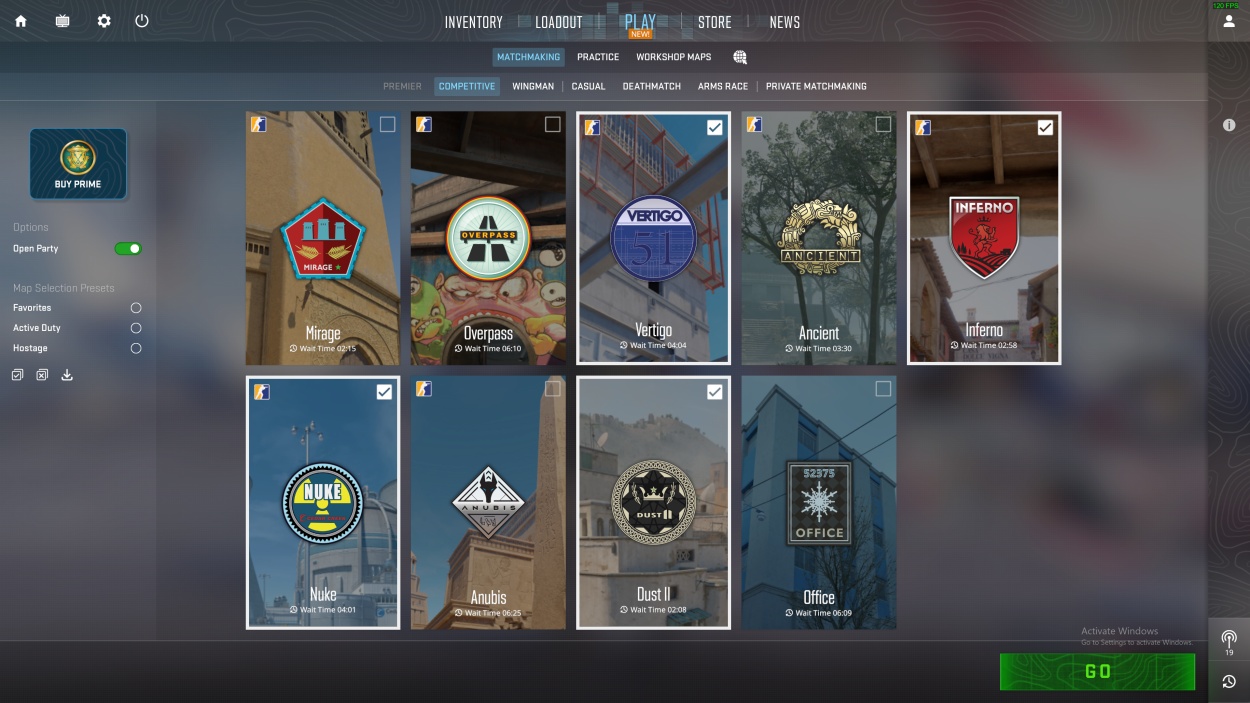Viewport: 1250px width, 703px height.
Task: Uncheck the Inferno map checkbox
Action: click(1045, 127)
